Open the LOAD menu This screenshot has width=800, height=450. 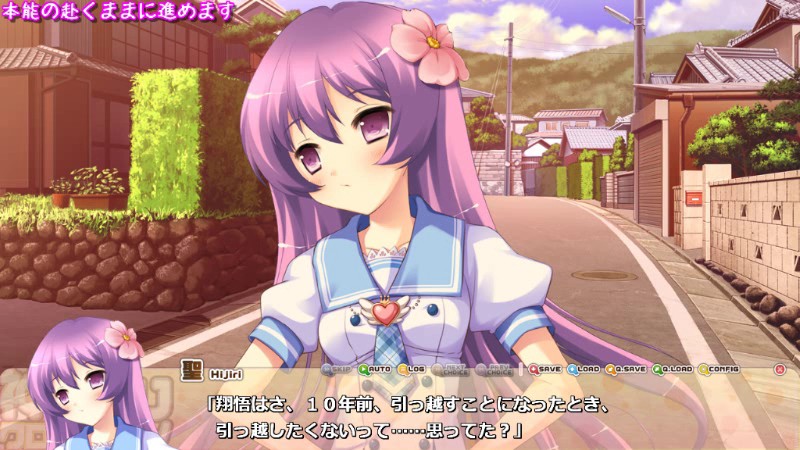coord(583,369)
